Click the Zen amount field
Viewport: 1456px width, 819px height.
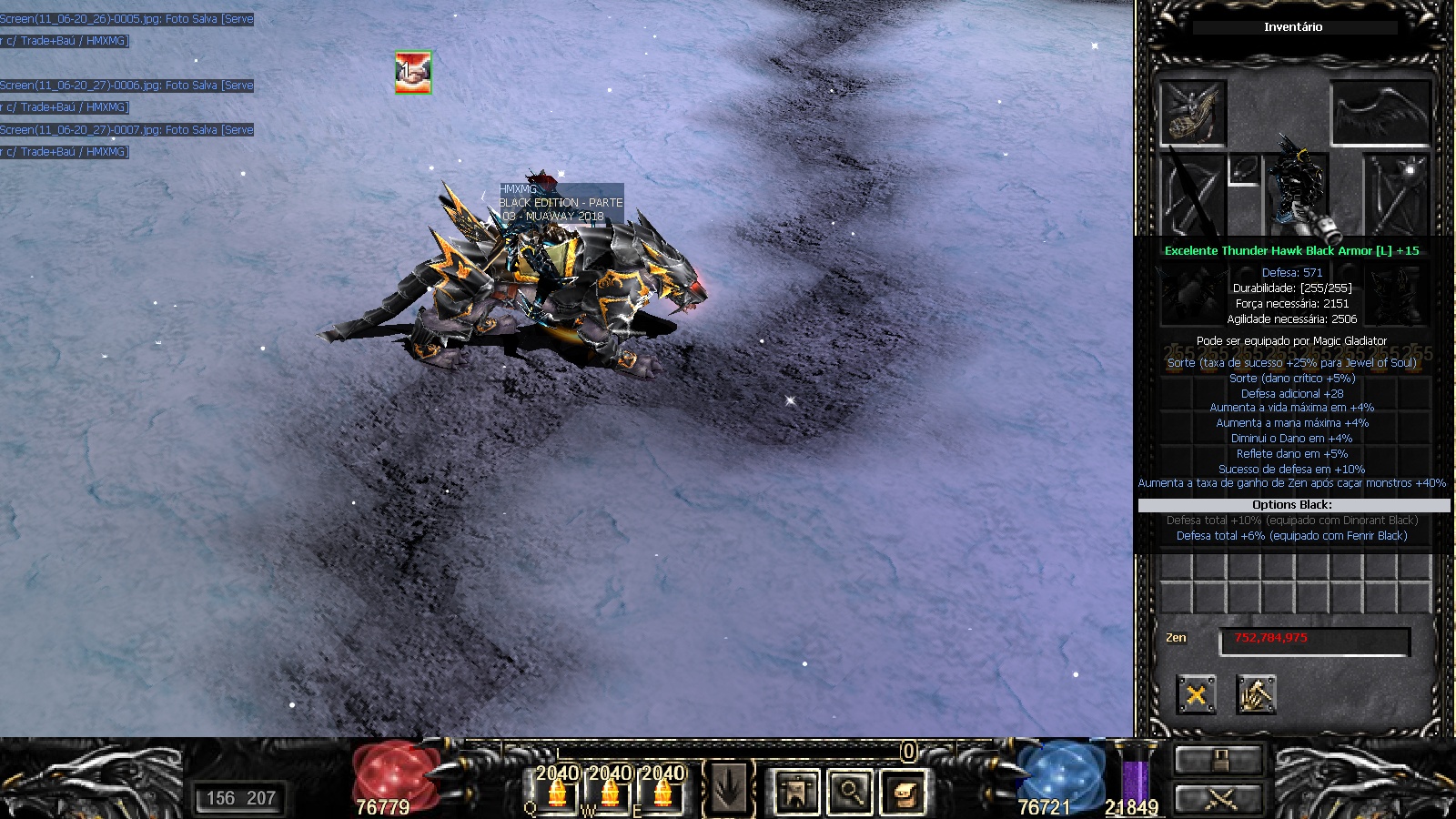[1314, 641]
